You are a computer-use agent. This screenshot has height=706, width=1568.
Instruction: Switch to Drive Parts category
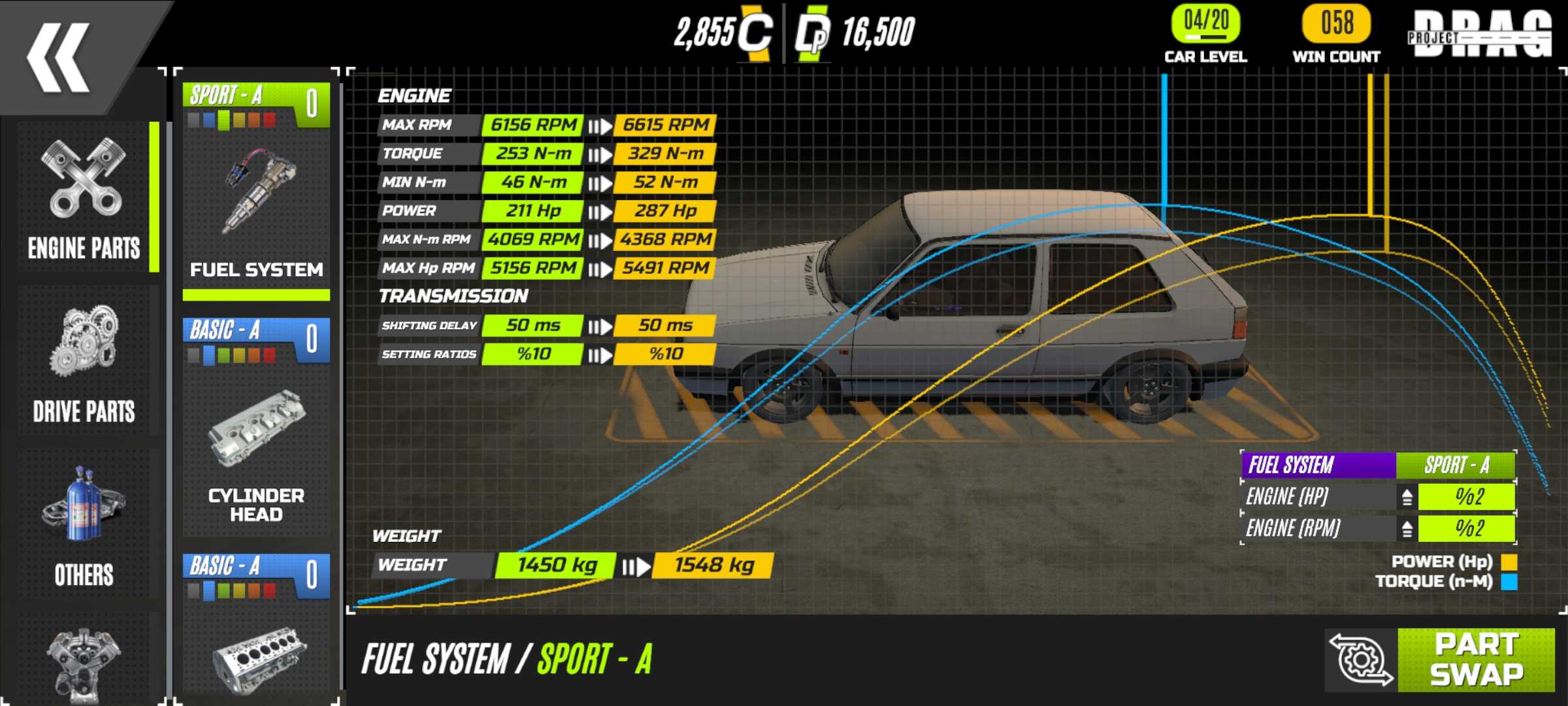coord(84,363)
